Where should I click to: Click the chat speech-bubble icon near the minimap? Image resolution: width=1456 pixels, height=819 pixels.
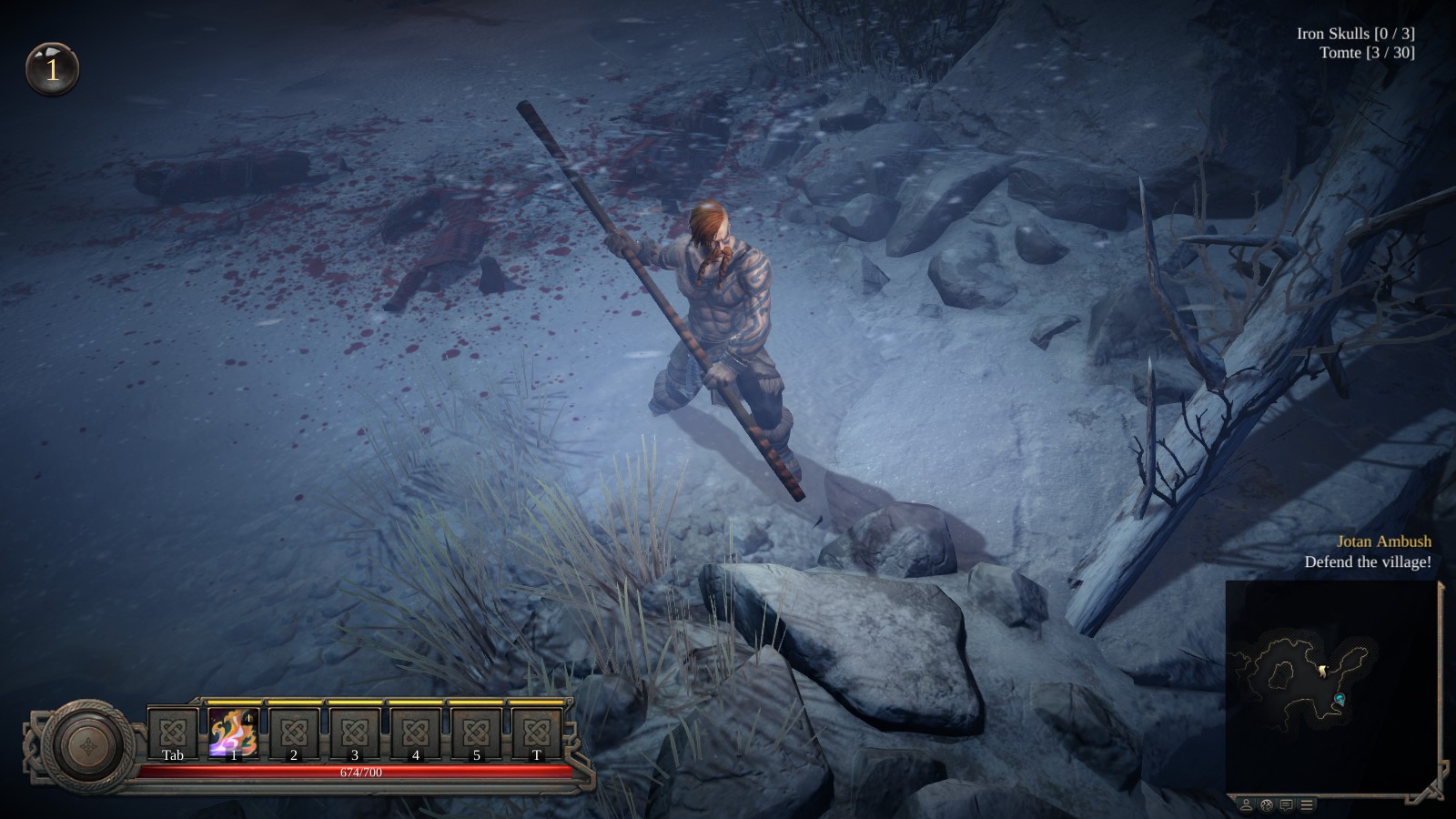pos(1286,805)
